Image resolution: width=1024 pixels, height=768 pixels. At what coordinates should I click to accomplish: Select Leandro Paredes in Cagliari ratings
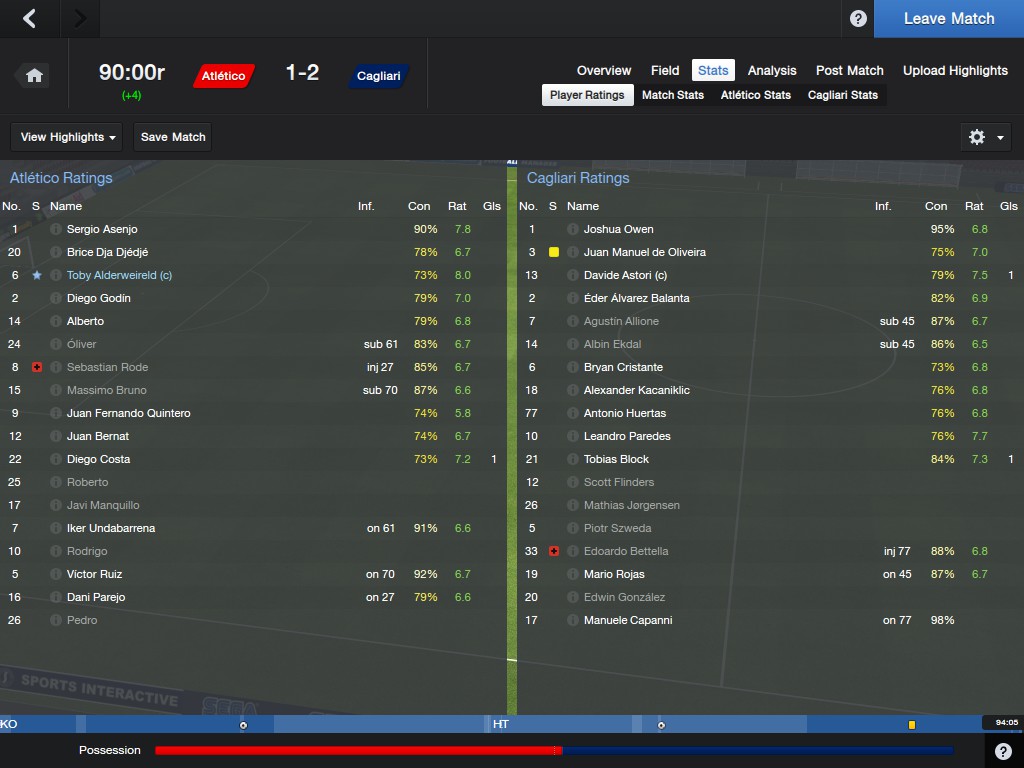[x=626, y=436]
